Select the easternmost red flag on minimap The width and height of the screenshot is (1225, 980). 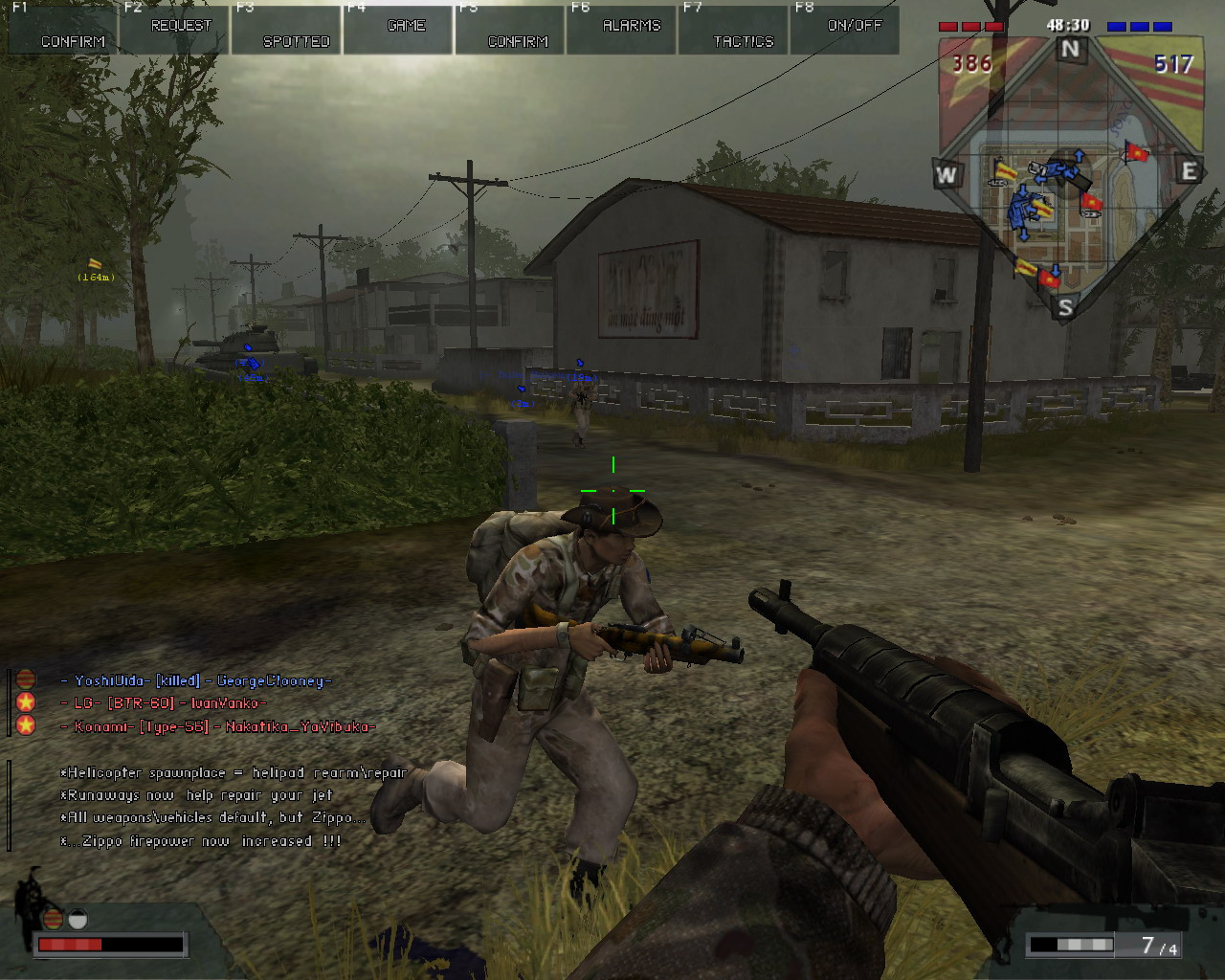point(1137,152)
